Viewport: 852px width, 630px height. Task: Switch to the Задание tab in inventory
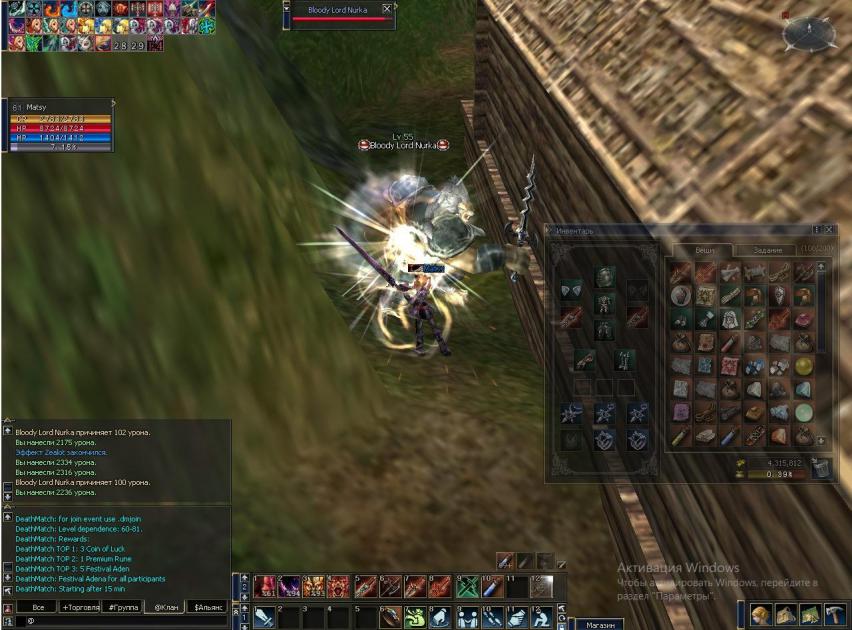(768, 250)
